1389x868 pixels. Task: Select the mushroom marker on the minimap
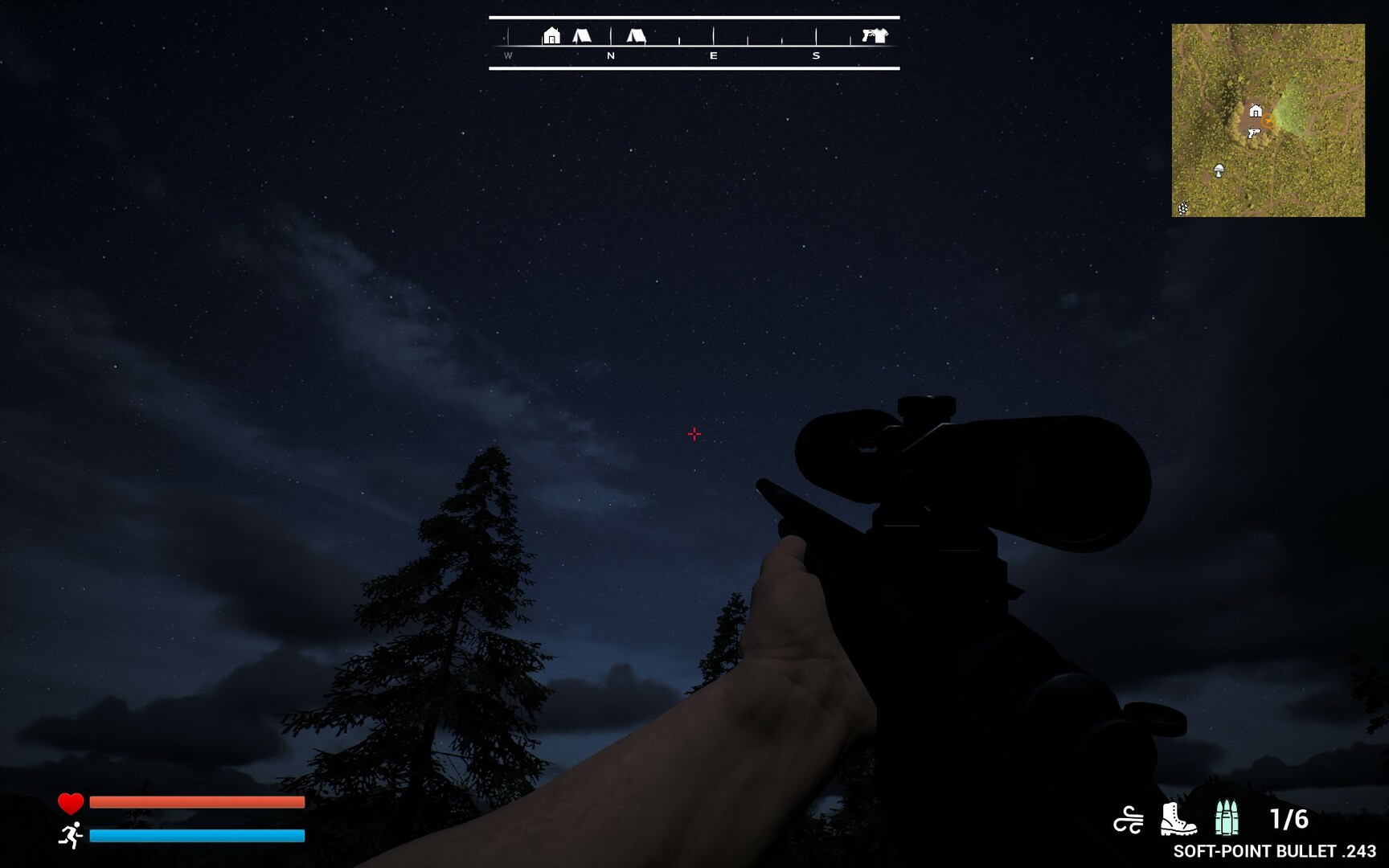coord(1219,170)
